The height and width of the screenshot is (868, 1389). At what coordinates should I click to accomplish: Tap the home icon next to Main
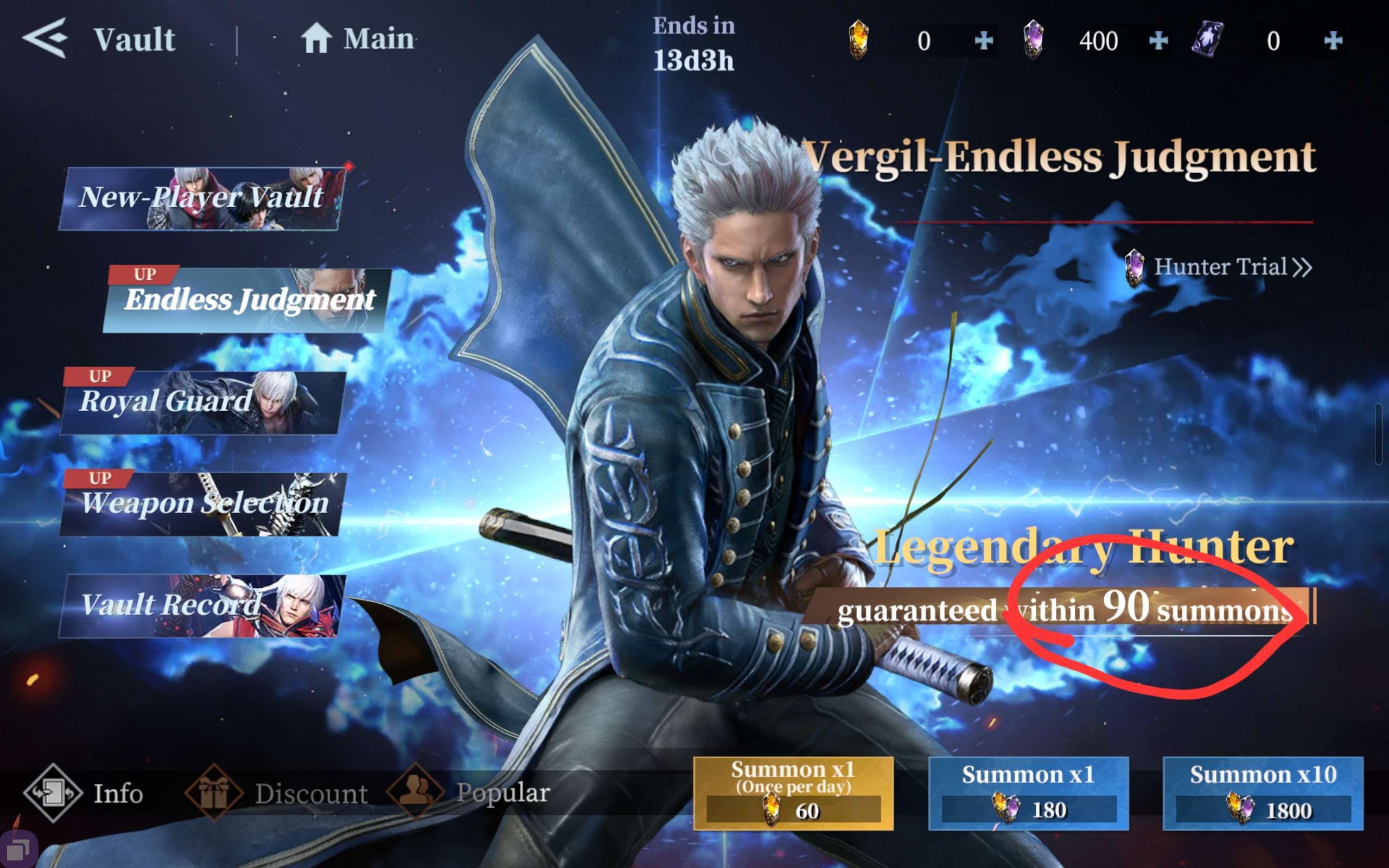tap(318, 38)
